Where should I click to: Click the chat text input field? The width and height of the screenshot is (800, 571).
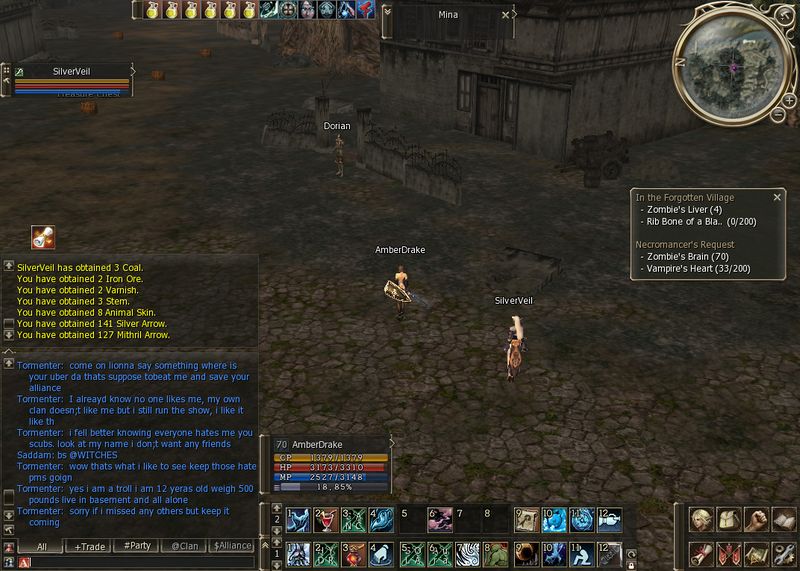140,563
